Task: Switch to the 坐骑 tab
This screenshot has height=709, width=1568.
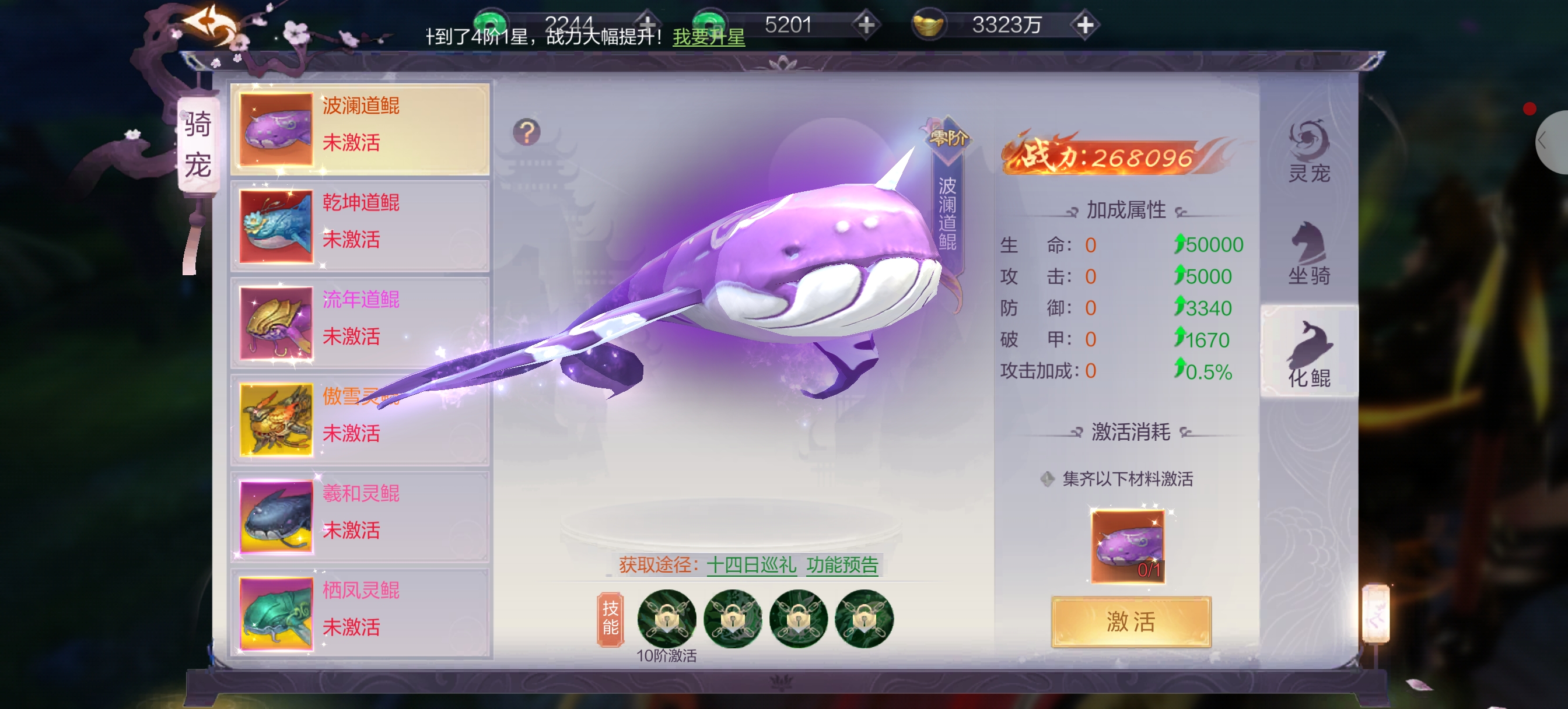Action: [1308, 254]
